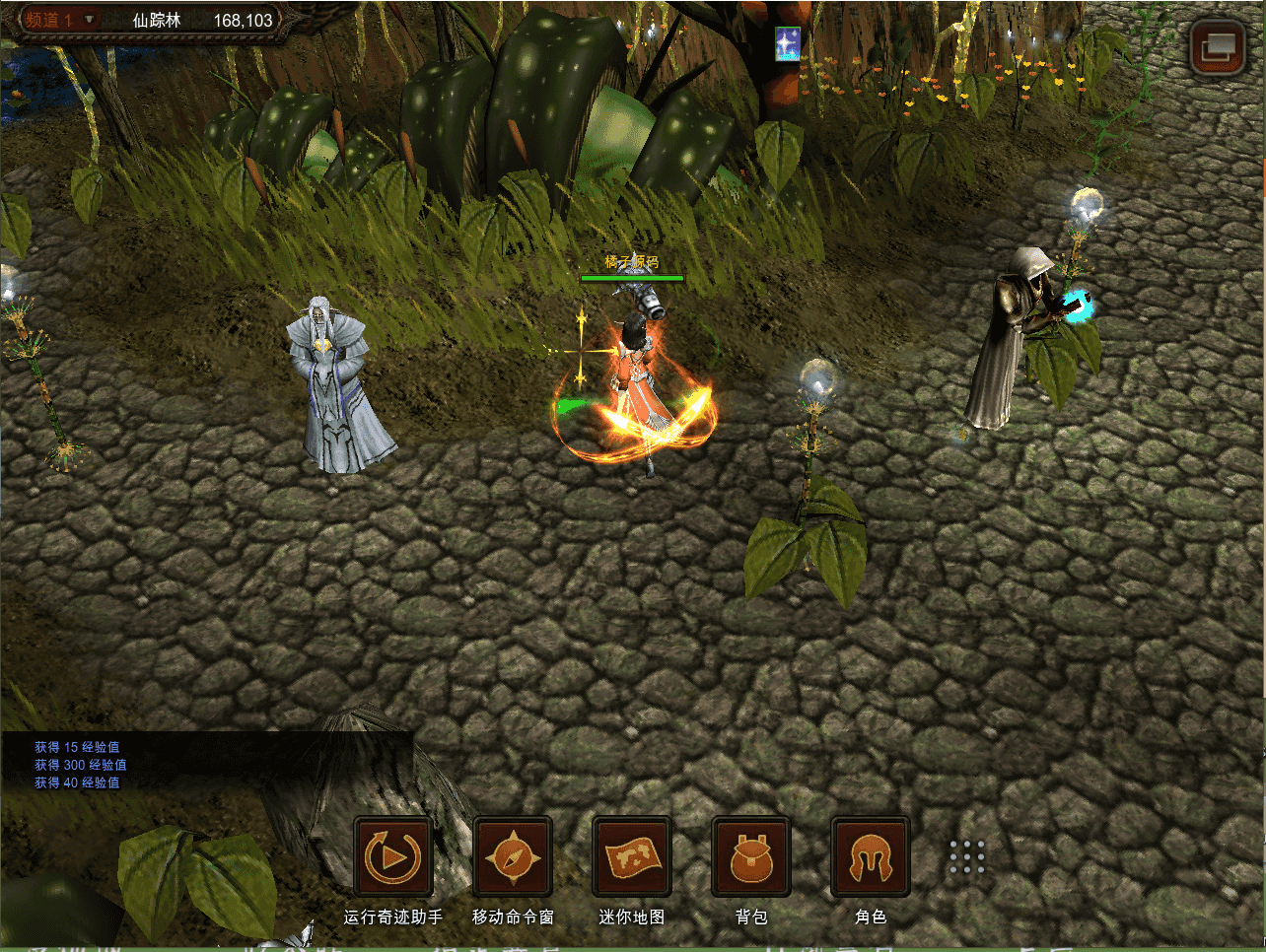Open the 背包 backpack inventory
The height and width of the screenshot is (952, 1266).
click(x=751, y=857)
